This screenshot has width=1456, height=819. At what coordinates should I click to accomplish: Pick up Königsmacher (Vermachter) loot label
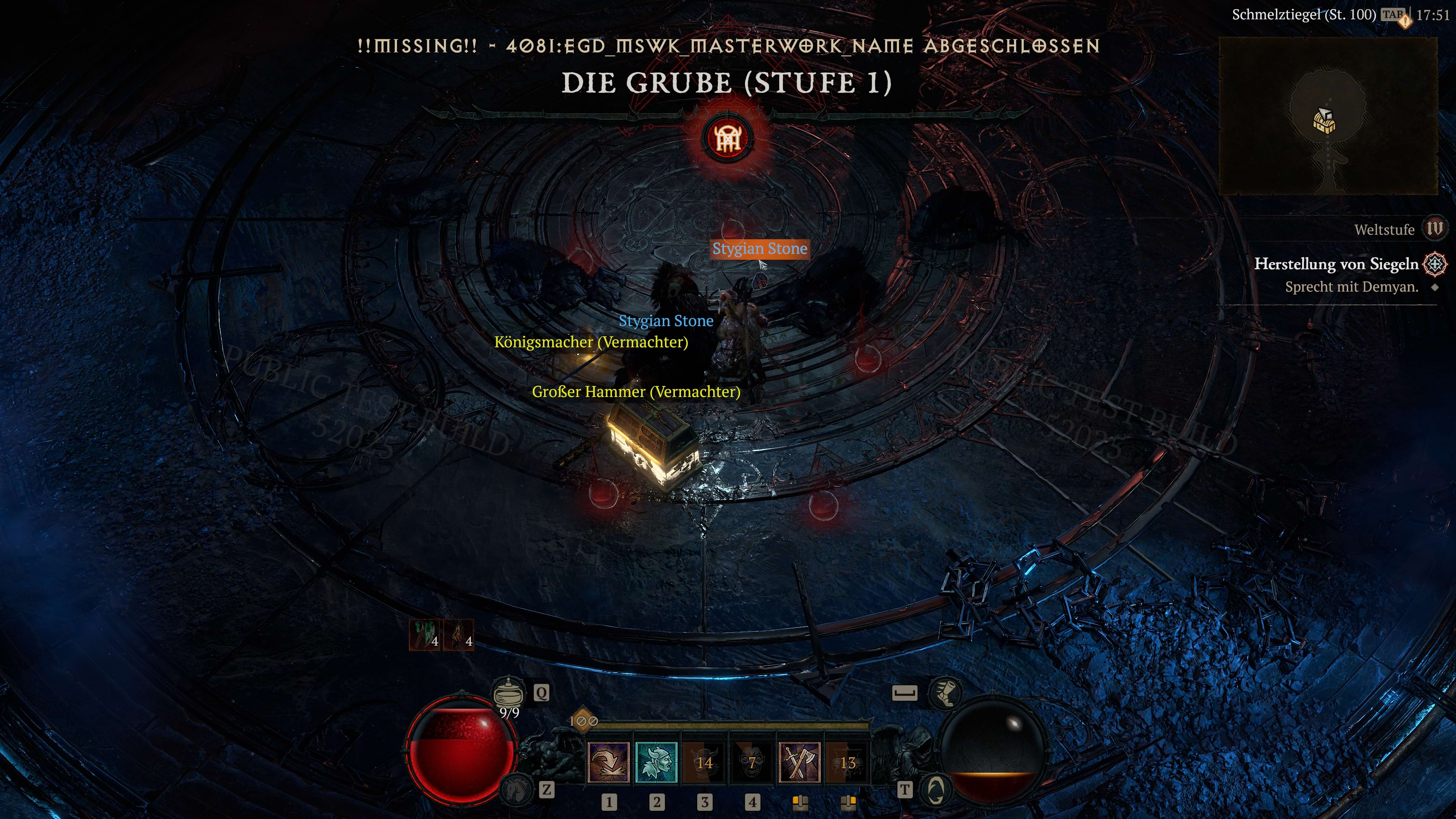591,342
